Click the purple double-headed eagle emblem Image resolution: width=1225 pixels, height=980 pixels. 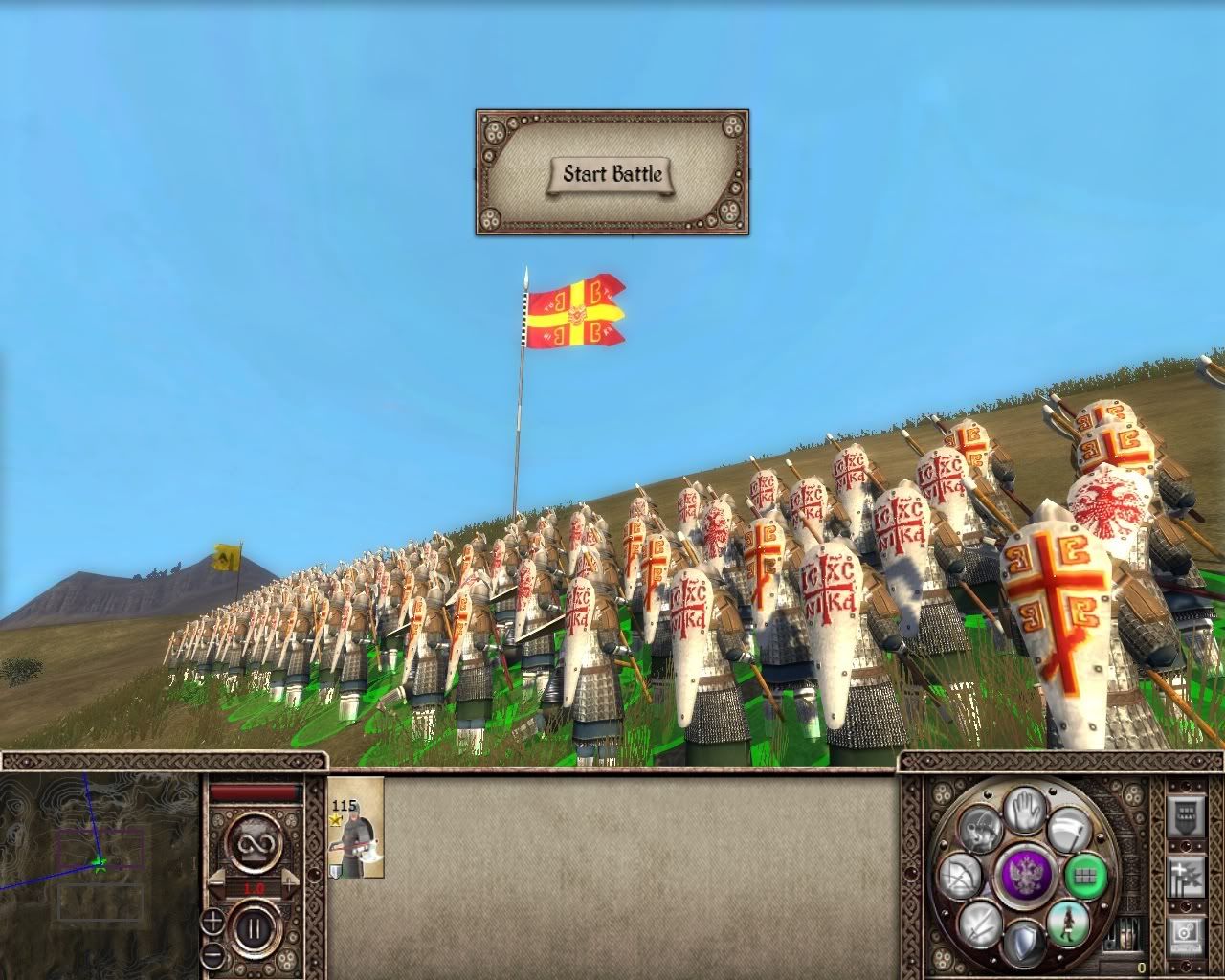[1024, 875]
